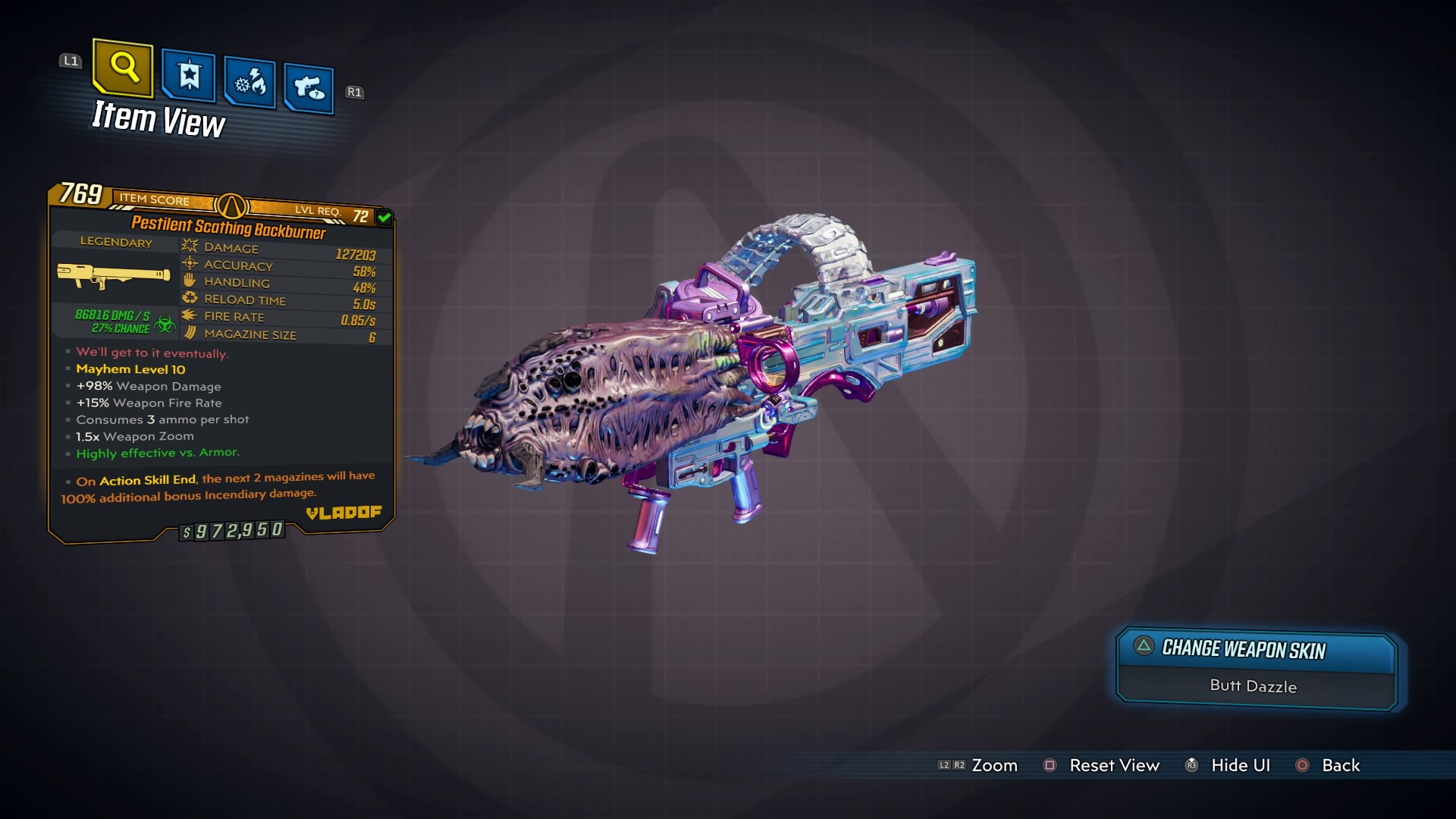Open the weapon inspect gun tab icon
Screen dimensions: 1456x819
(309, 86)
